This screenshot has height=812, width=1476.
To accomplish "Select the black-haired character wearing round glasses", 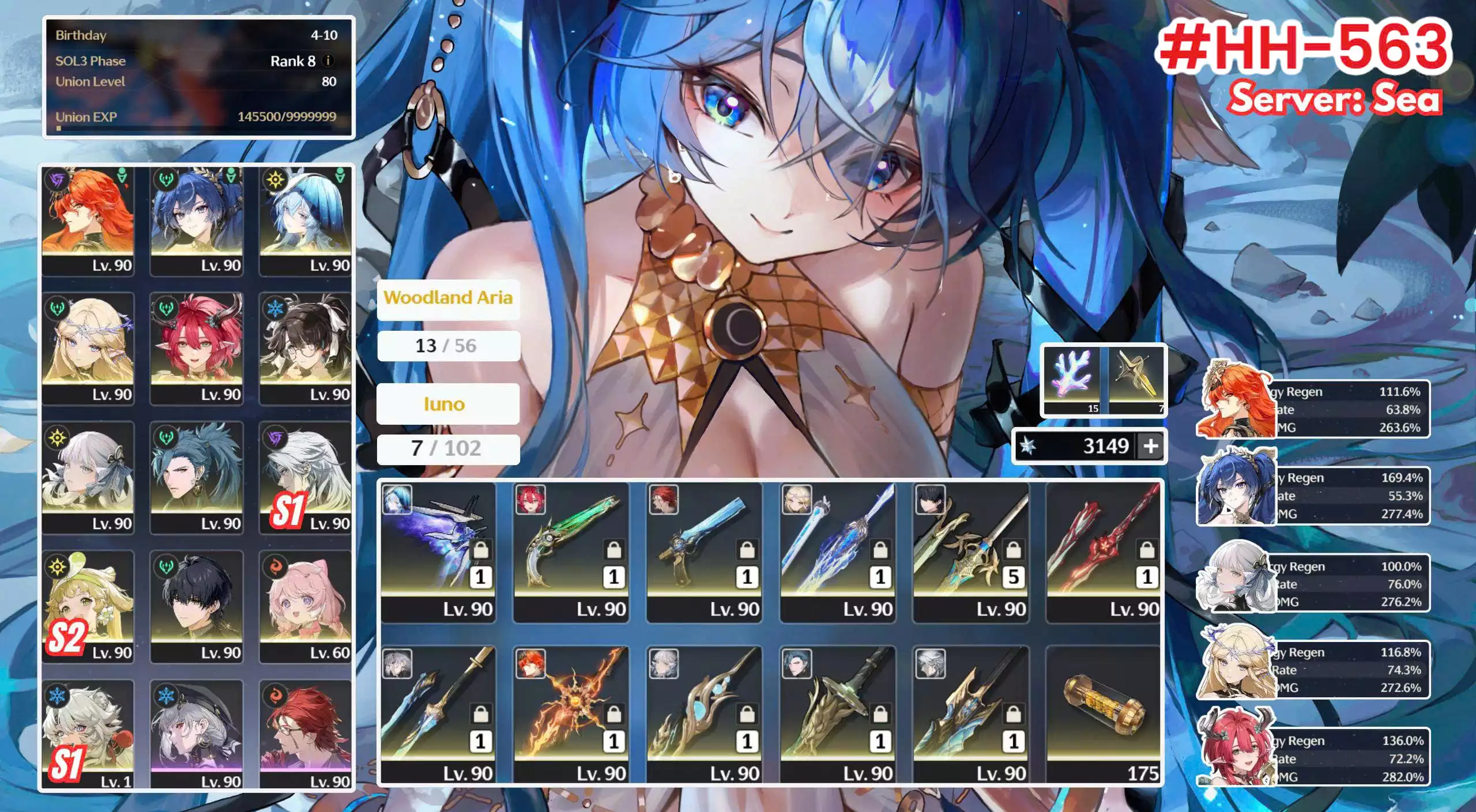I will pyautogui.click(x=305, y=348).
